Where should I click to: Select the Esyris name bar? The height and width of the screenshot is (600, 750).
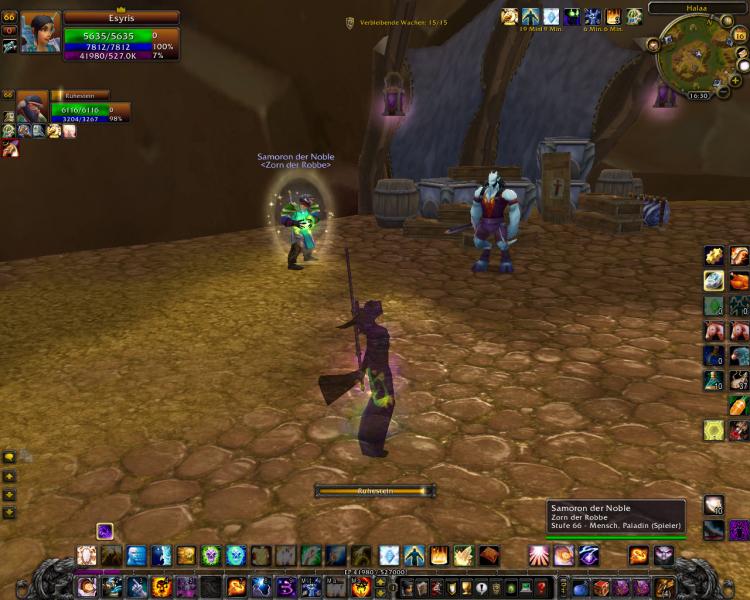(121, 17)
